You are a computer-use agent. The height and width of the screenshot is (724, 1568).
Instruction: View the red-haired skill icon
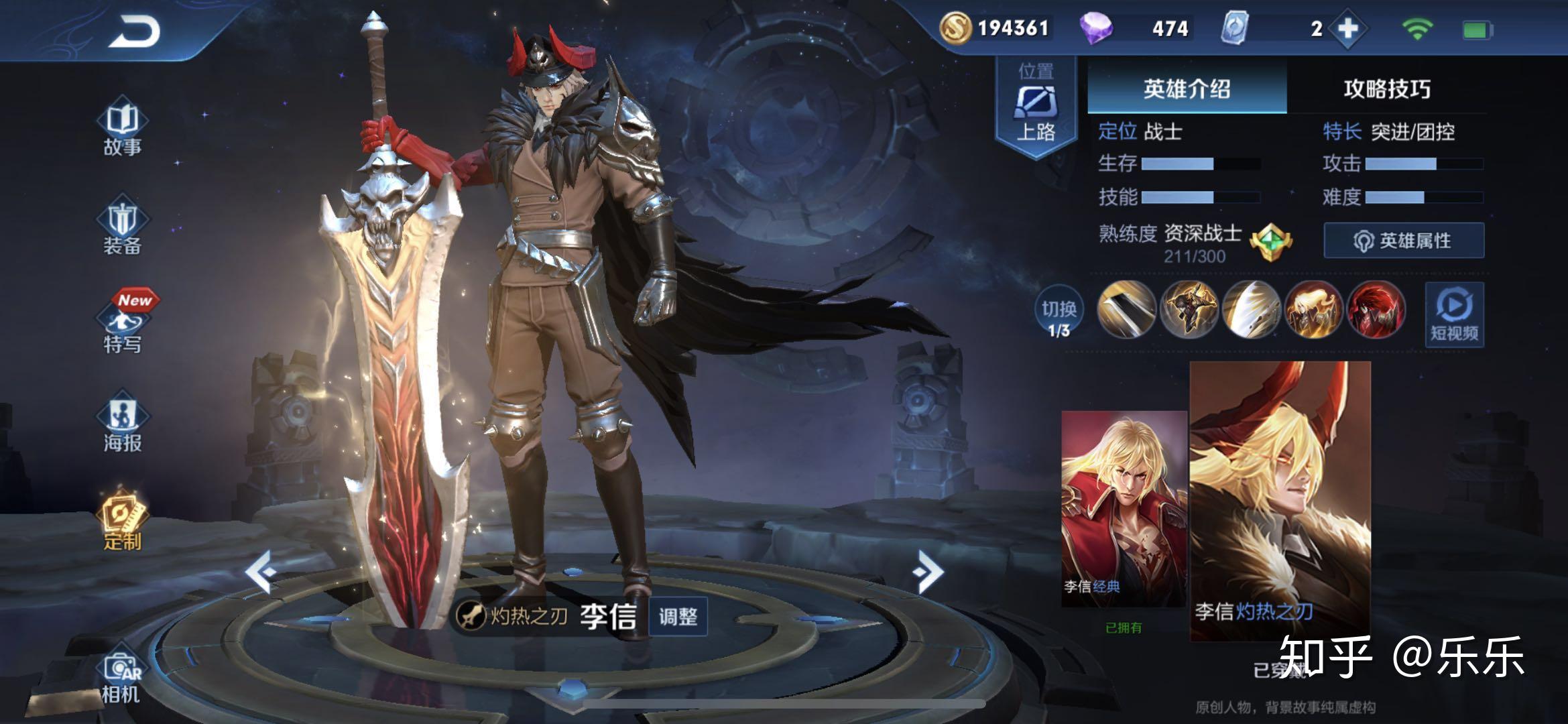[1376, 310]
